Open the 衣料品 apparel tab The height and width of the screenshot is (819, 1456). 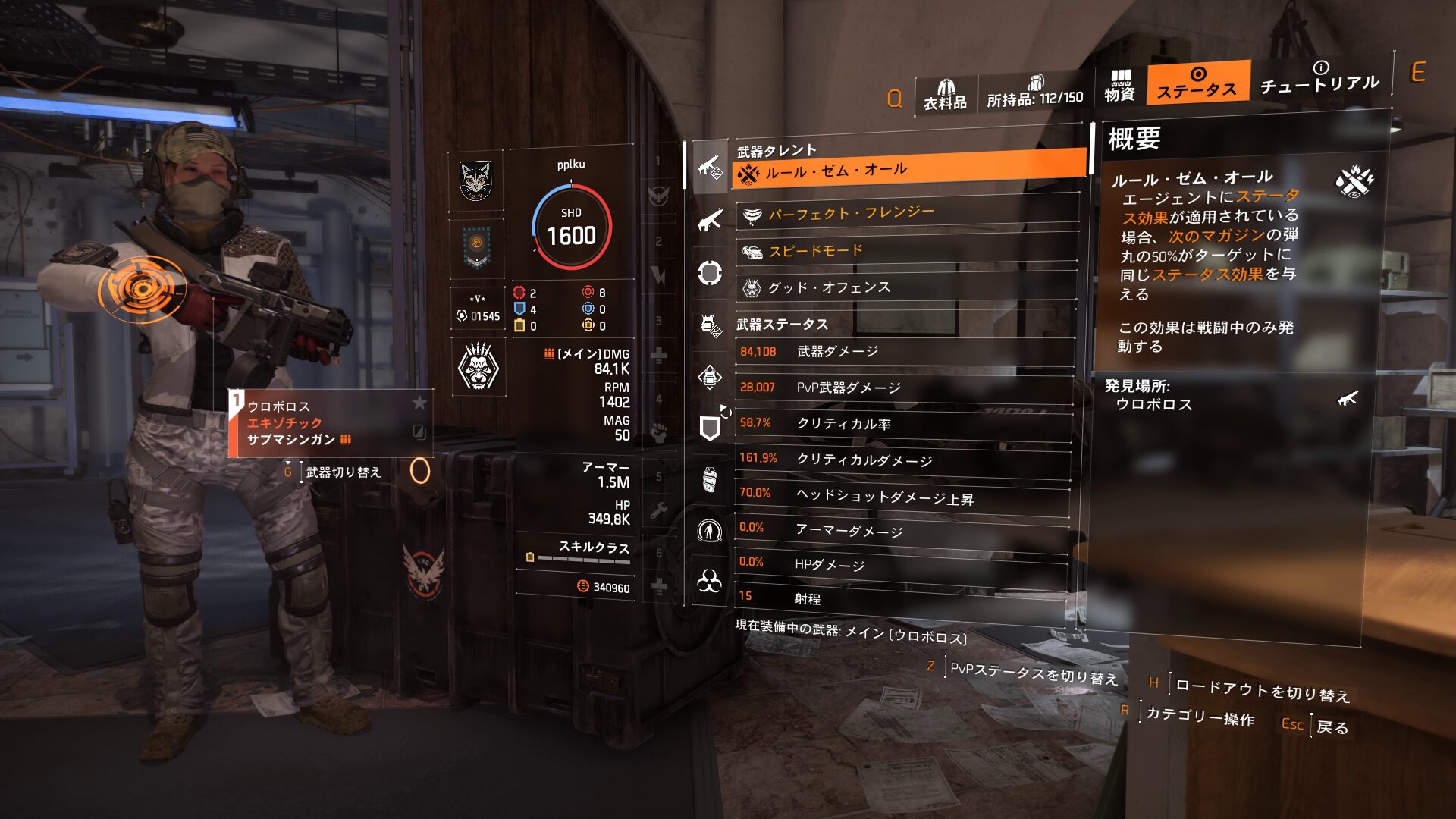[945, 94]
